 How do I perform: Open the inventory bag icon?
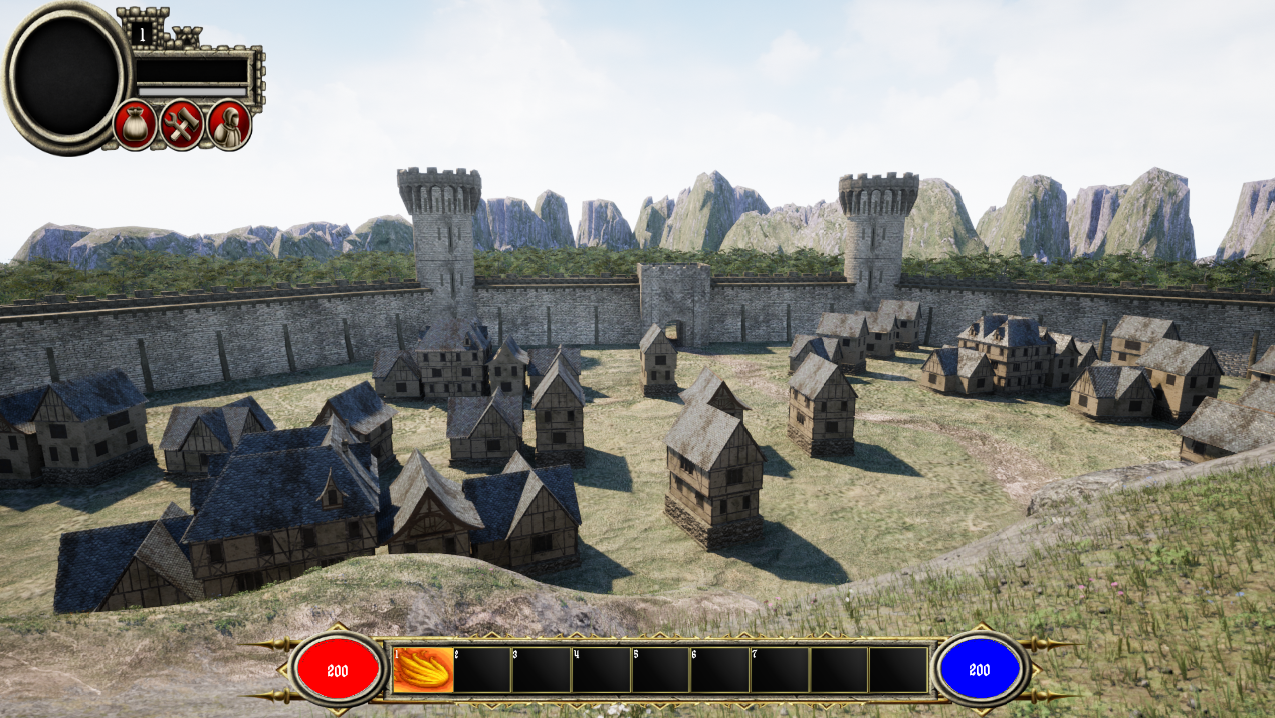[x=135, y=125]
